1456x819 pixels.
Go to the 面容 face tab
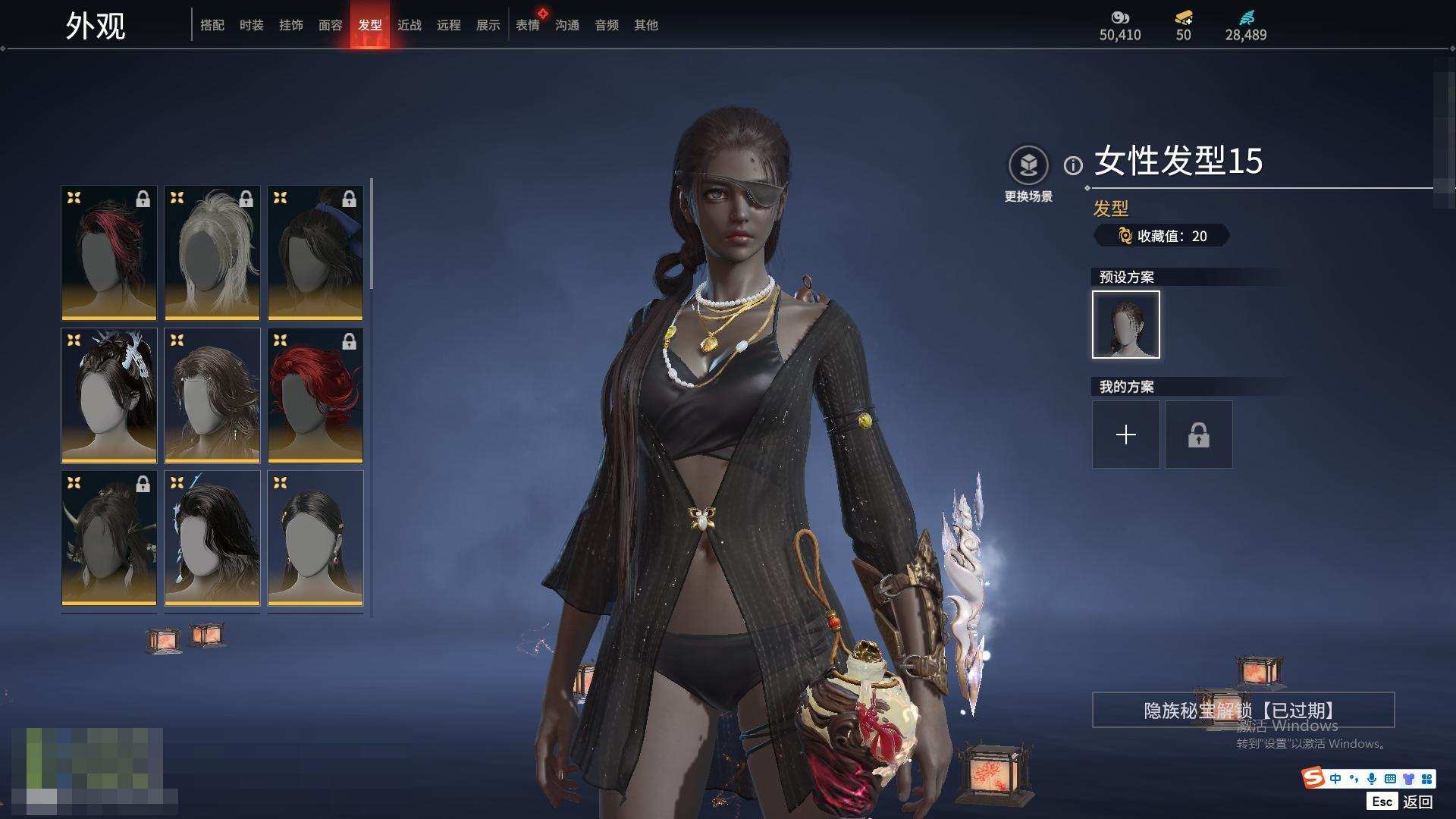[x=331, y=25]
